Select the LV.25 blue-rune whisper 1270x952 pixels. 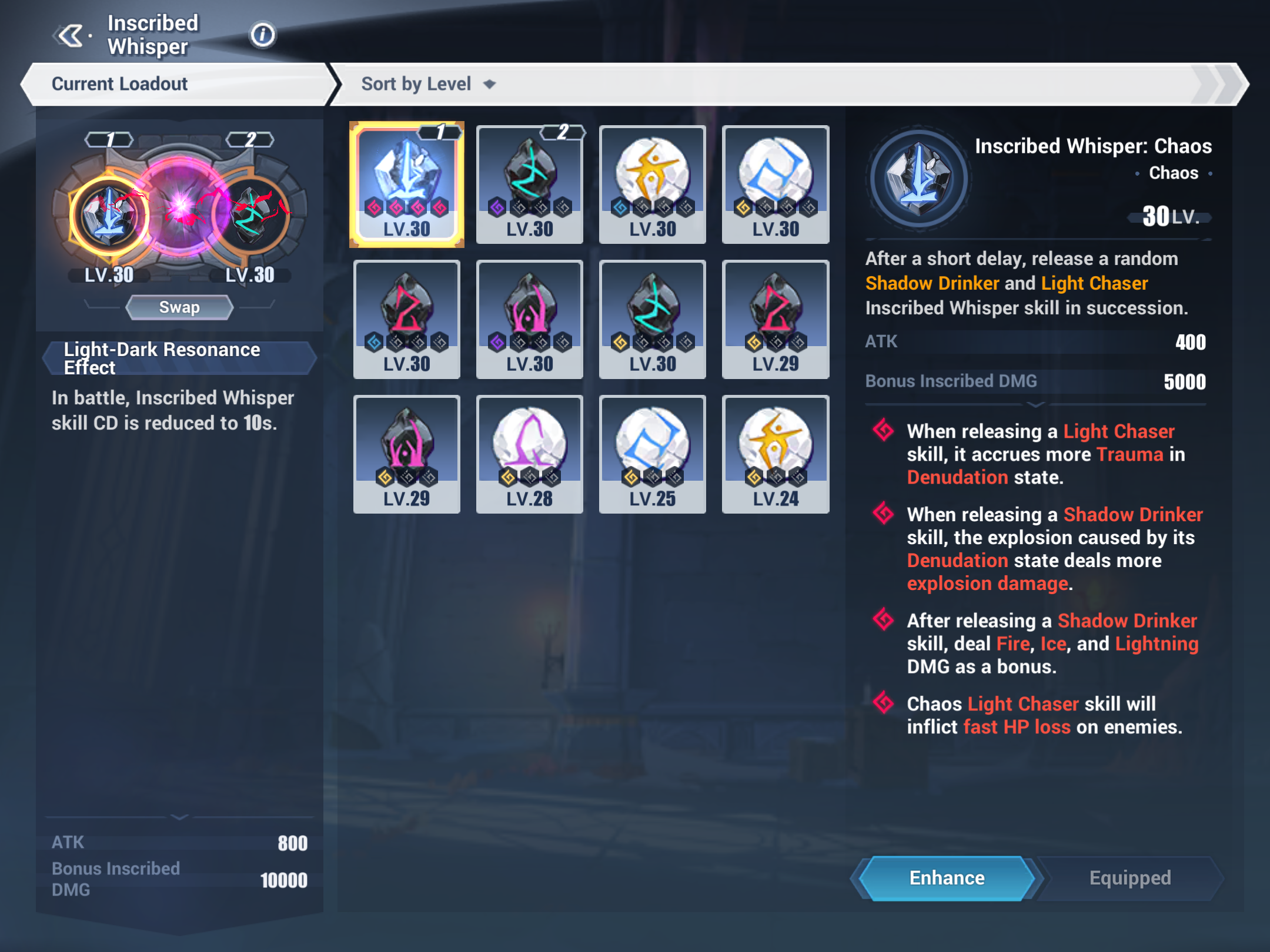652,454
